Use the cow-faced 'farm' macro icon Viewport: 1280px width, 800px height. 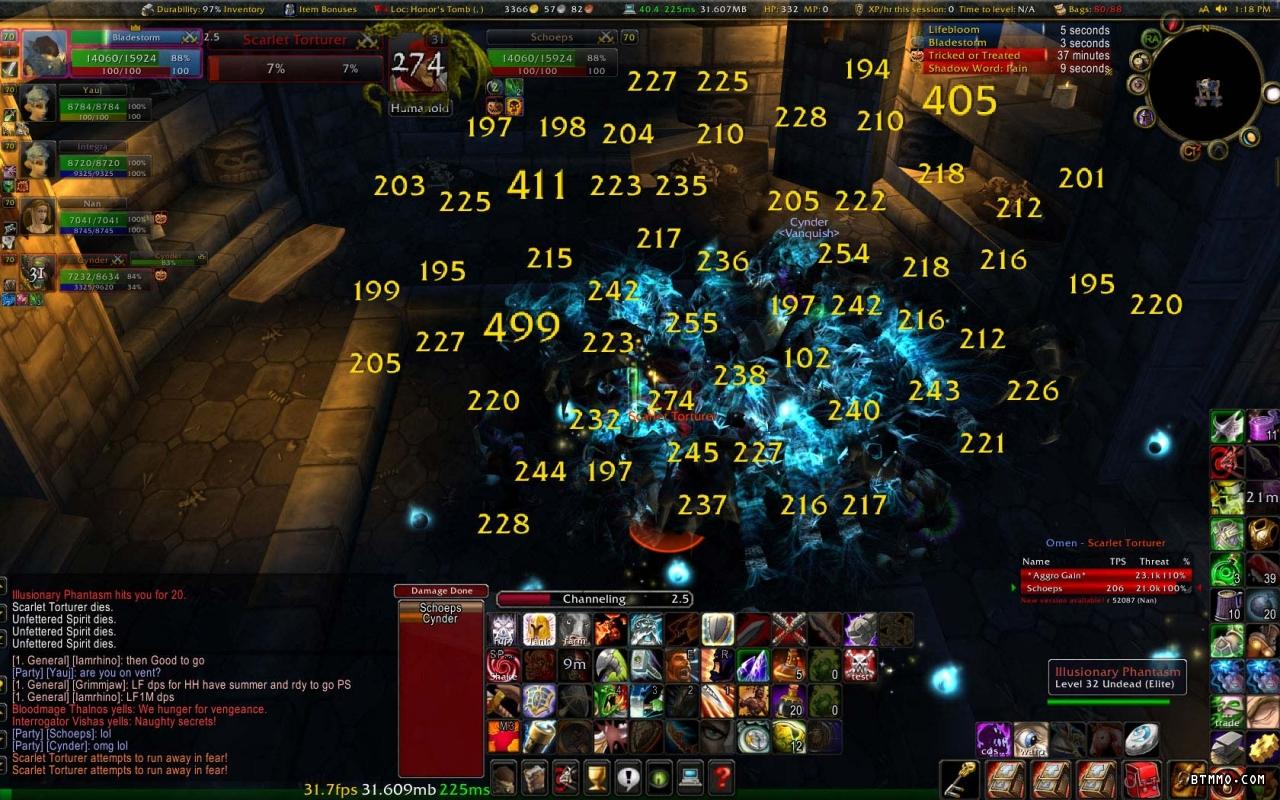click(x=574, y=629)
